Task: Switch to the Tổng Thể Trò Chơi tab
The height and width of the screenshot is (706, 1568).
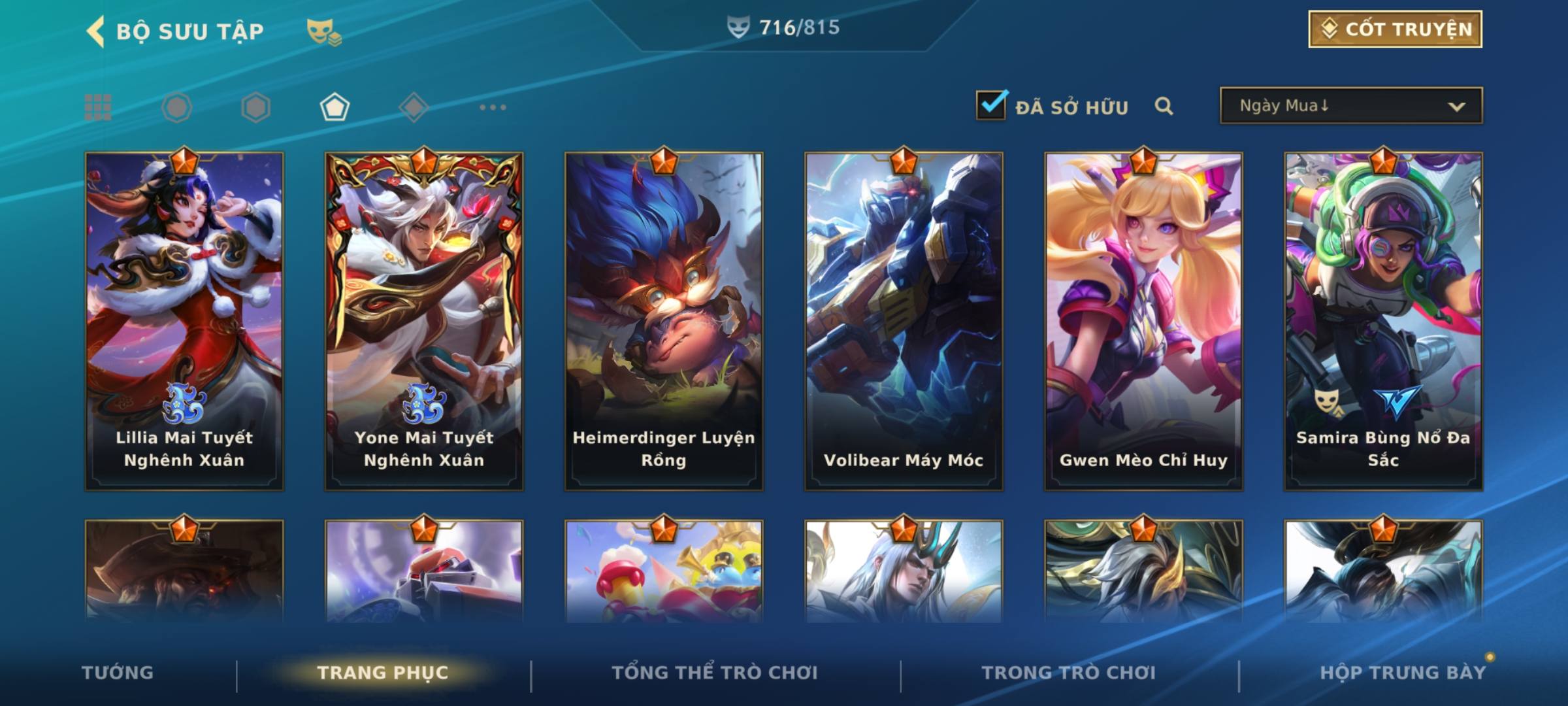Action: tap(715, 673)
